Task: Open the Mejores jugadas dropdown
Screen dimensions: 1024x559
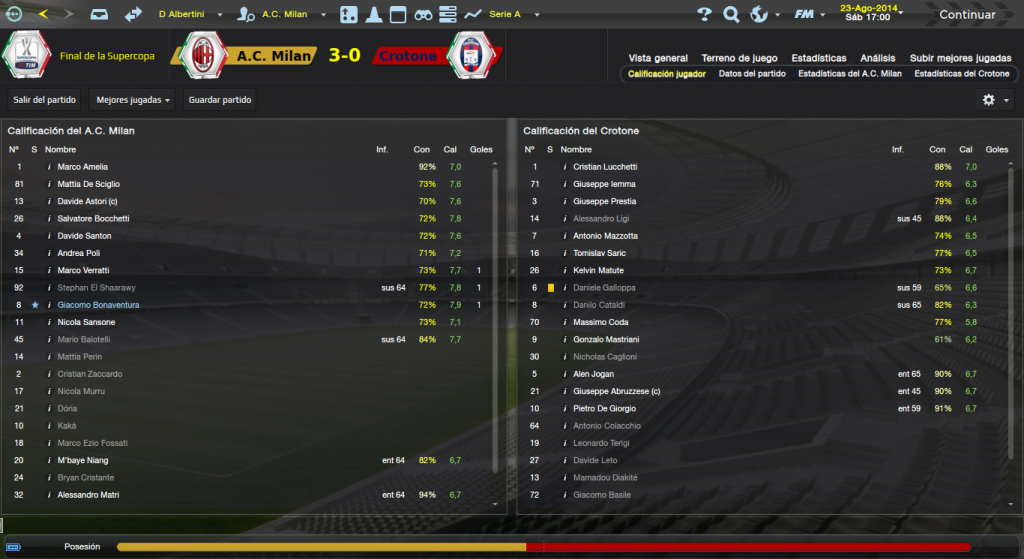Action: [132, 100]
